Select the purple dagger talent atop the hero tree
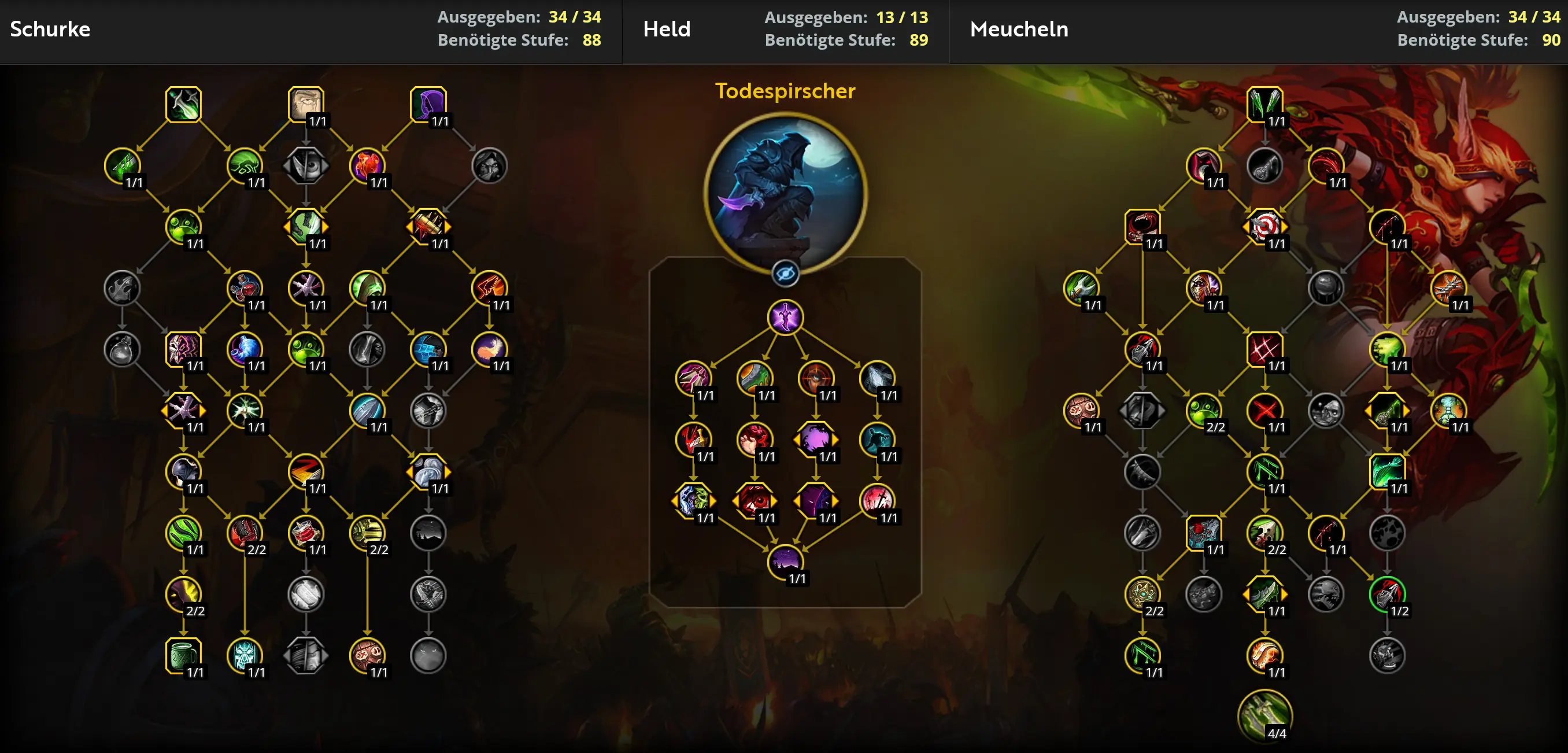 [785, 317]
